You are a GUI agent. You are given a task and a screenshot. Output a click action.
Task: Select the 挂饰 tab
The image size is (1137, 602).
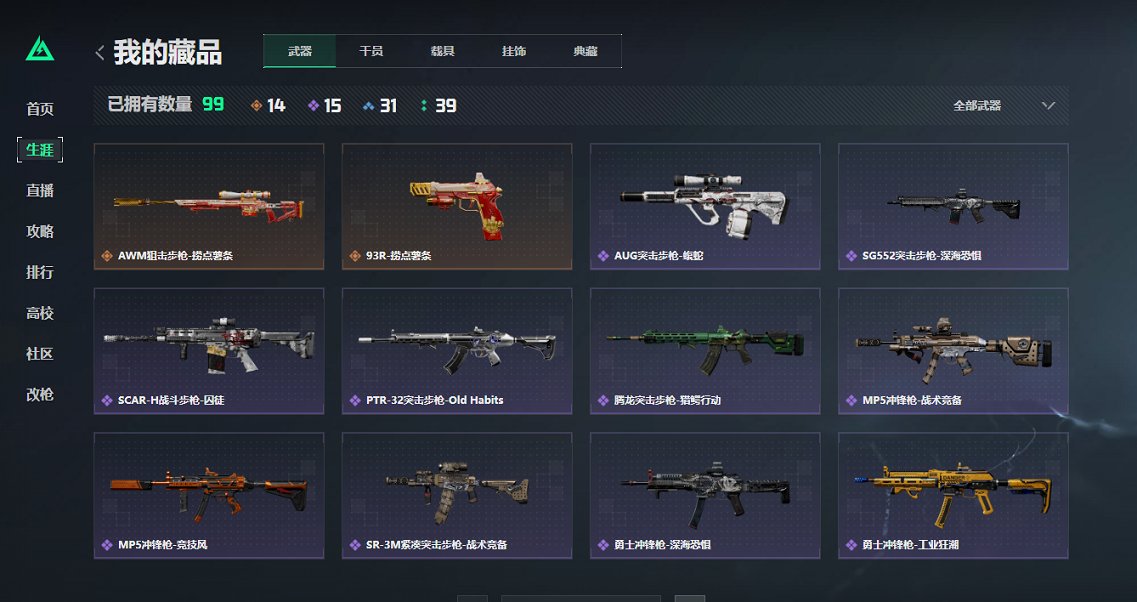514,51
